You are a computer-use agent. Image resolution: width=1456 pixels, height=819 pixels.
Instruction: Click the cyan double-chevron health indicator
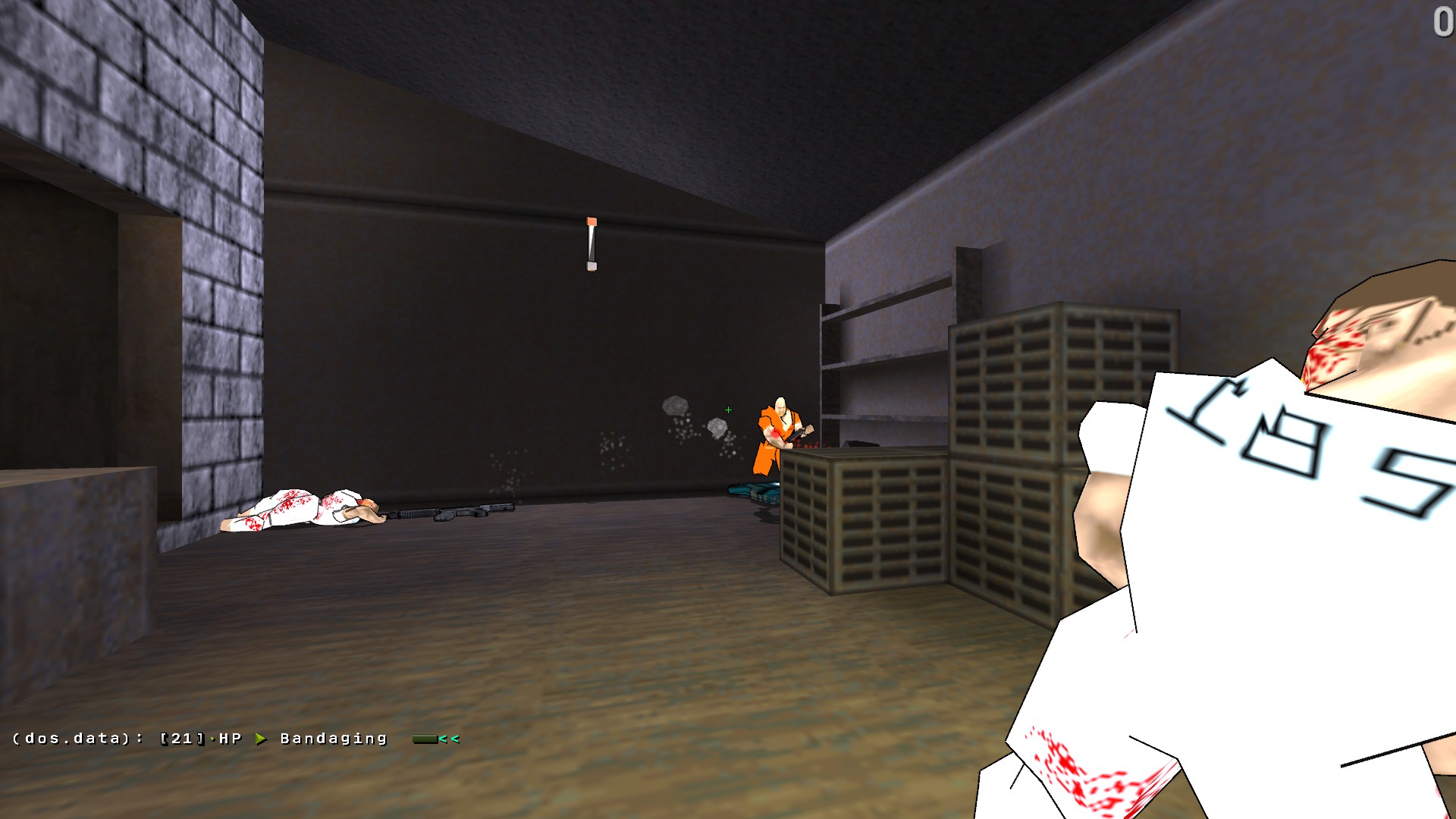[449, 738]
